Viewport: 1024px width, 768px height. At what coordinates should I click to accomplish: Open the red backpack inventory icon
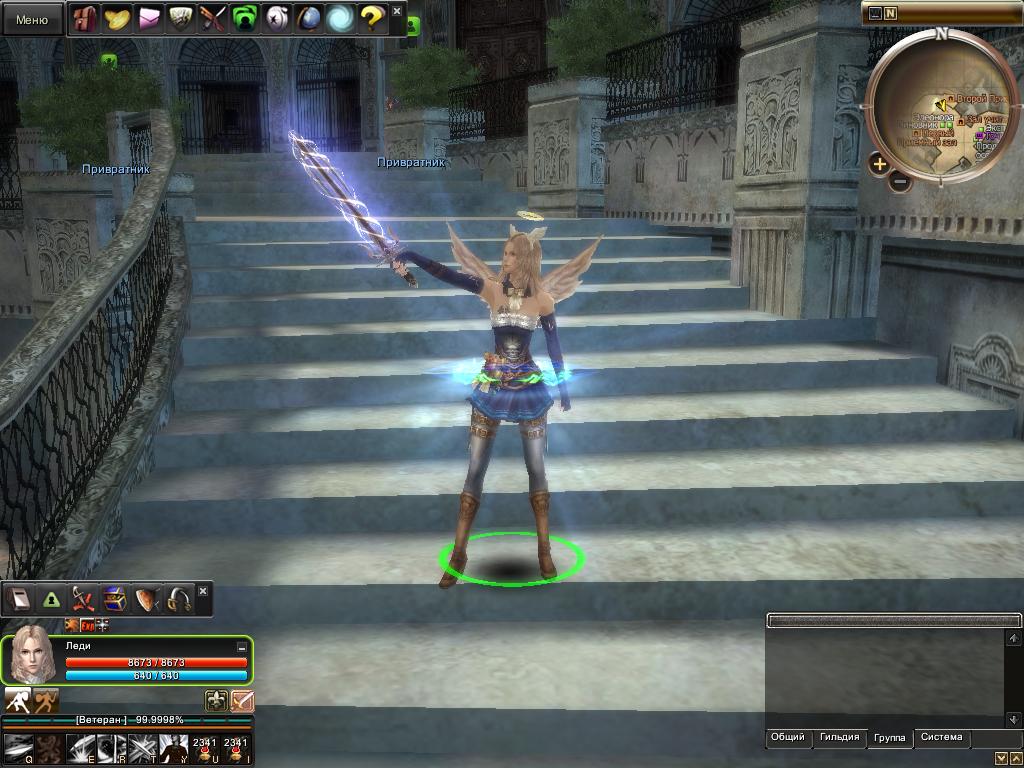pyautogui.click(x=86, y=18)
